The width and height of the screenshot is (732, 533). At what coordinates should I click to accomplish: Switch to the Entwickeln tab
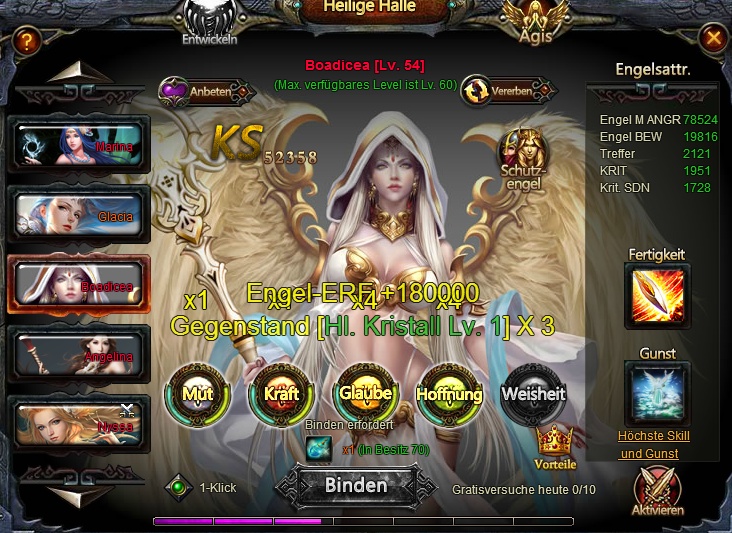tap(212, 22)
